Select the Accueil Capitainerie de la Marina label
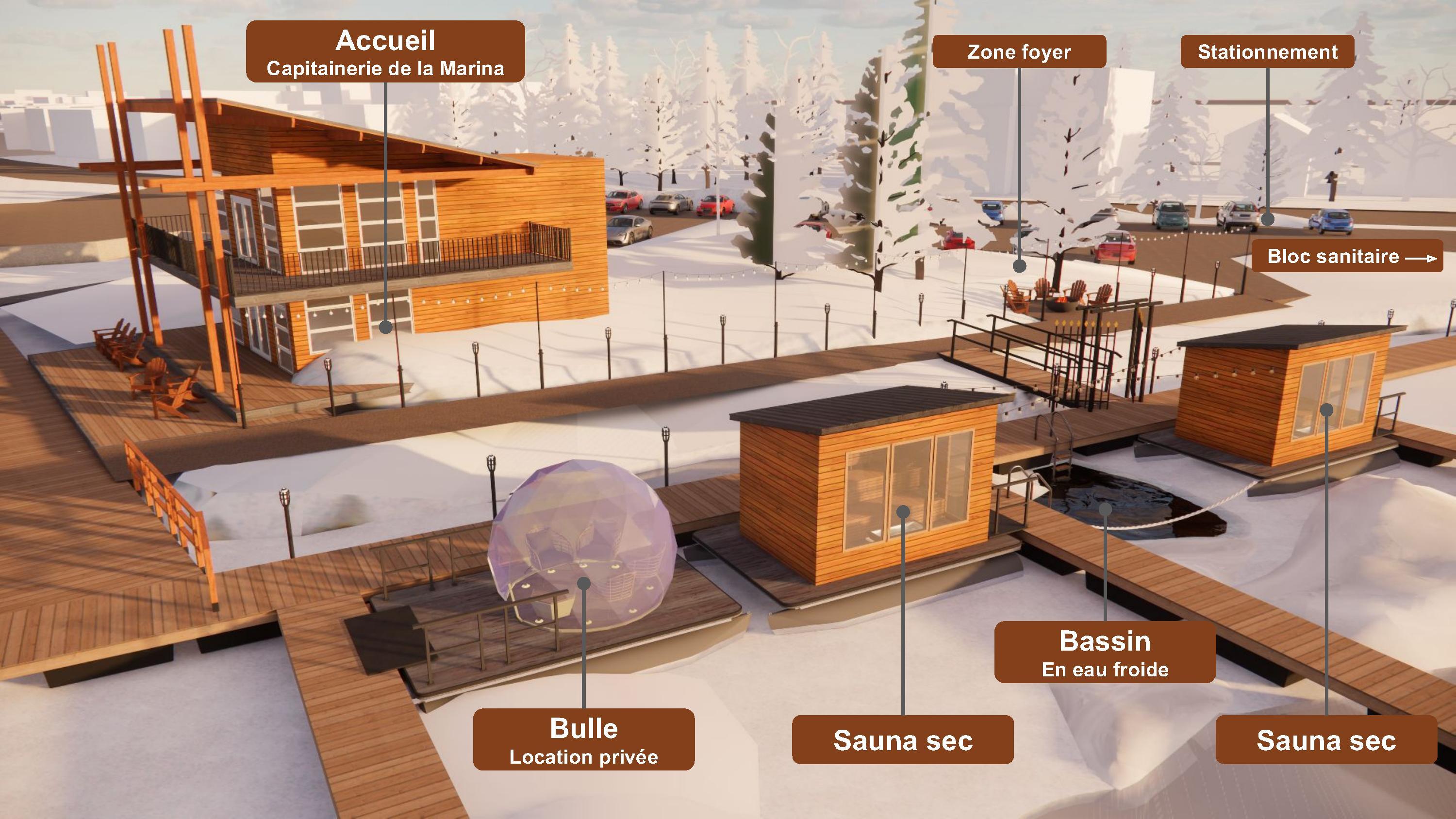1456x819 pixels. coord(385,52)
